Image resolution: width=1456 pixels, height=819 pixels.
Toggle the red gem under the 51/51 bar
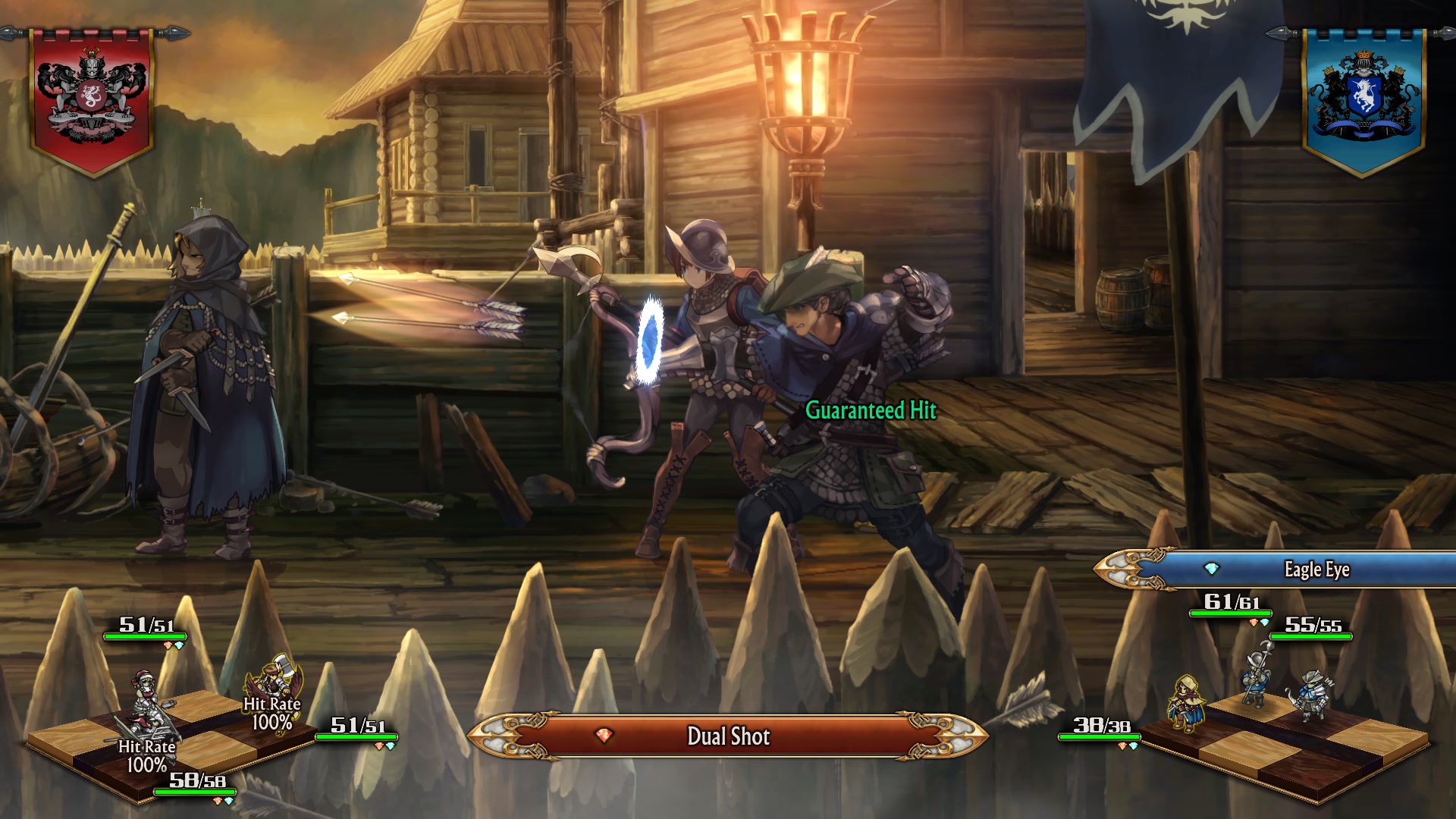(x=168, y=645)
